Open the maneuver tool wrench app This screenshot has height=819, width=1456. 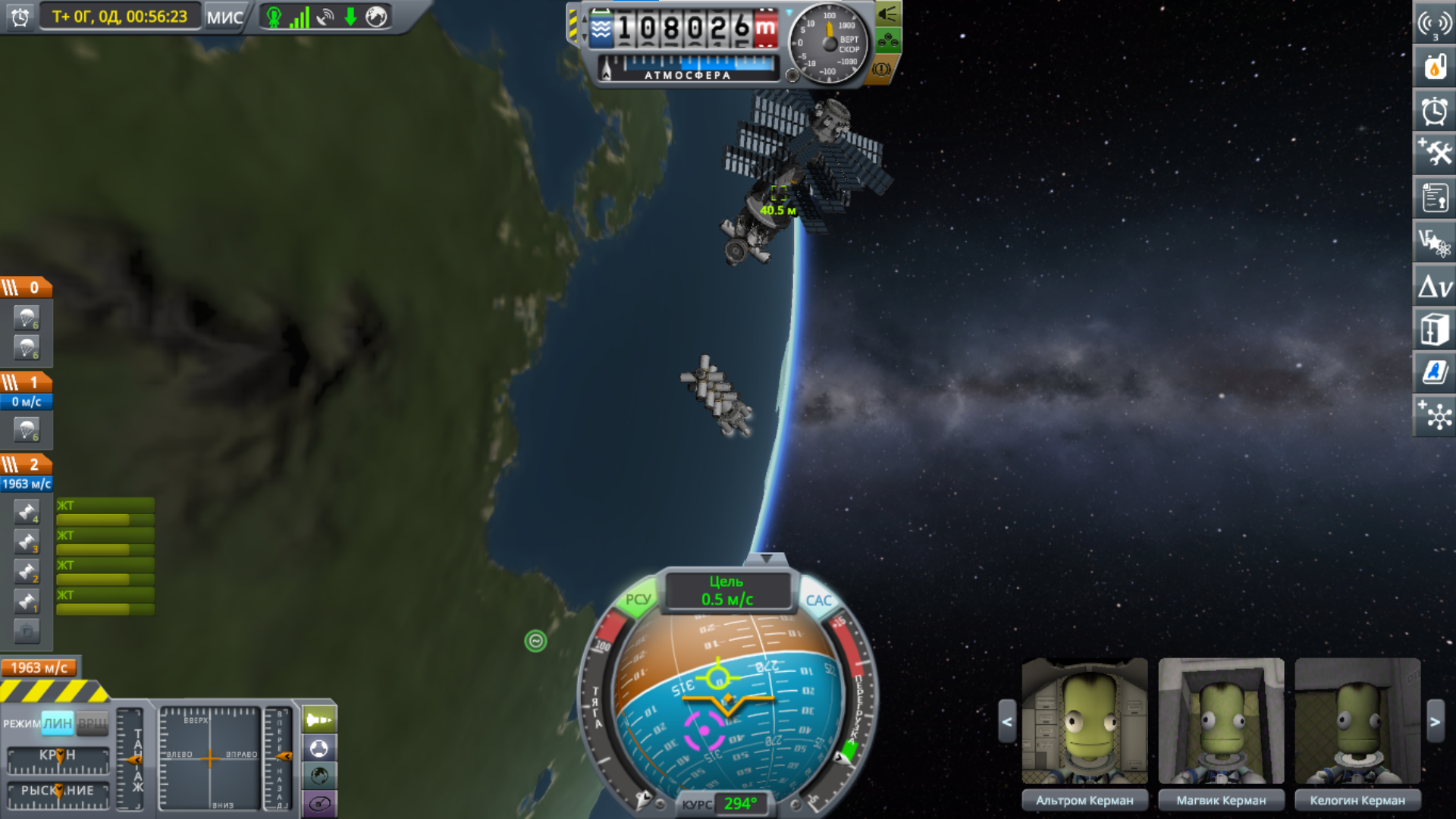(1435, 155)
